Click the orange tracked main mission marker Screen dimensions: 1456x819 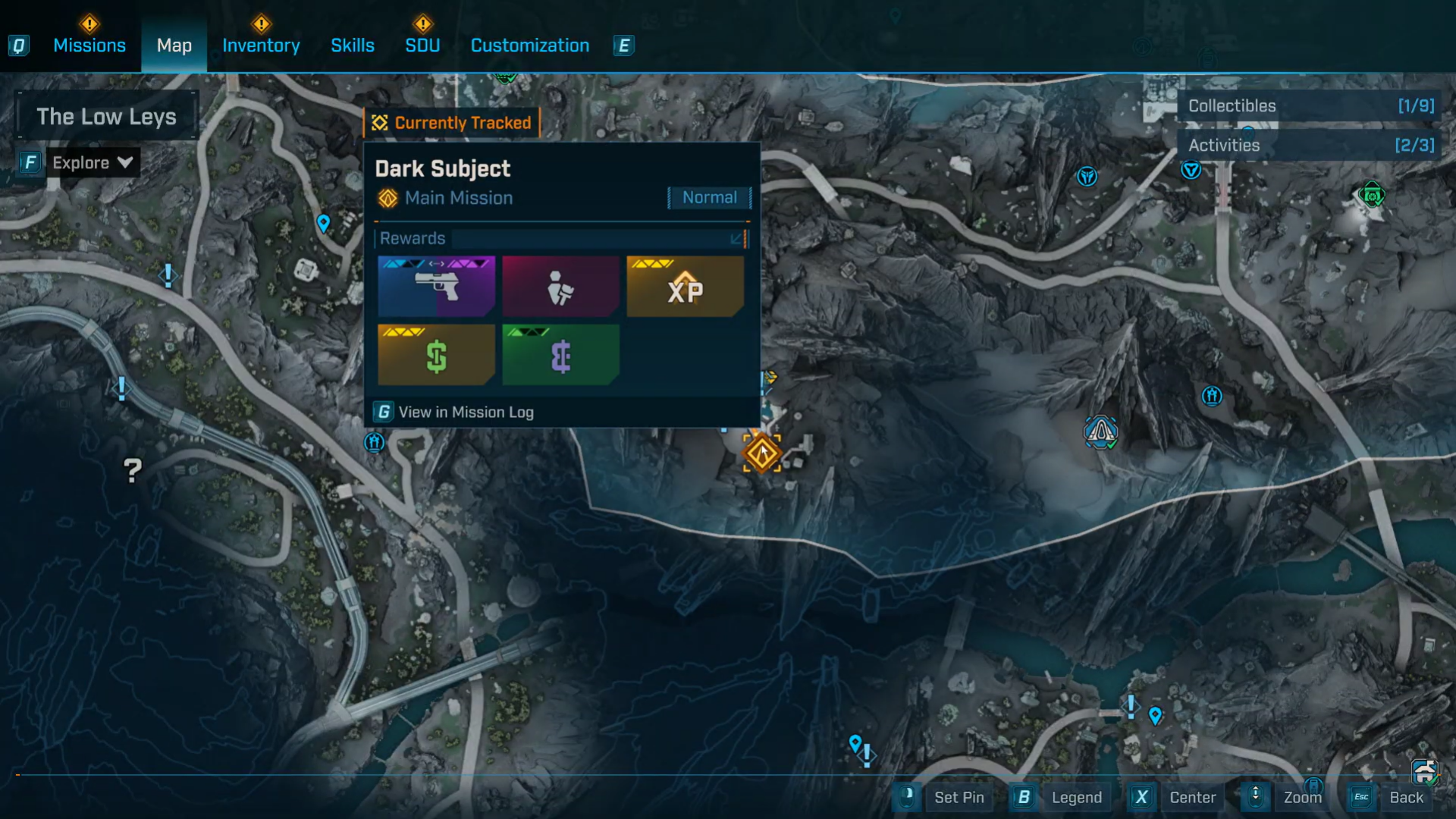(761, 453)
